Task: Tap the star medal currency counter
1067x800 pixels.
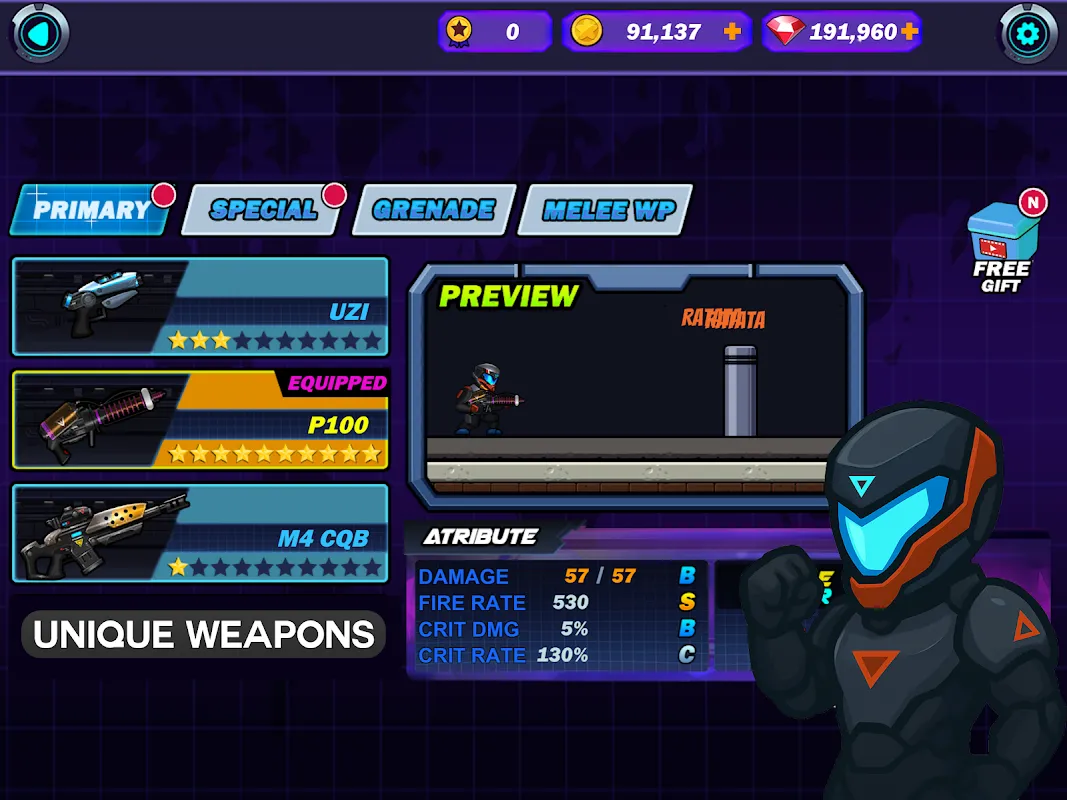Action: tap(495, 32)
